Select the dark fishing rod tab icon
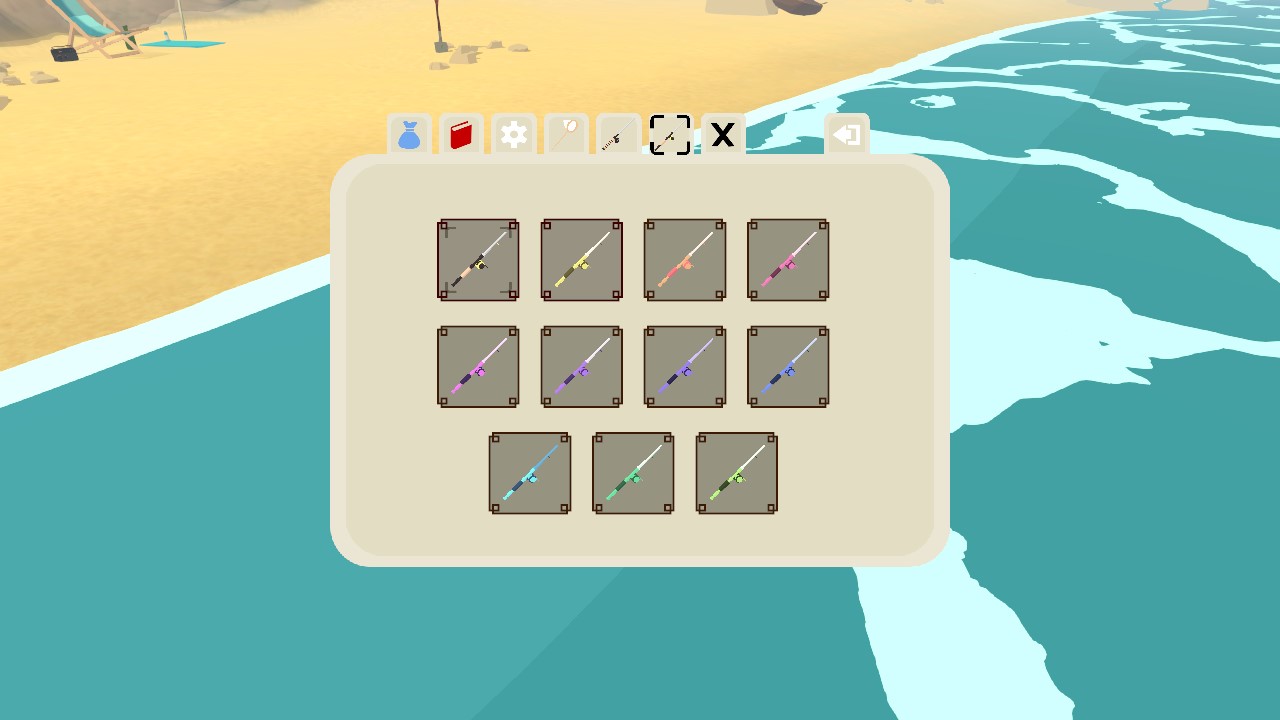The image size is (1280, 720). coord(617,135)
